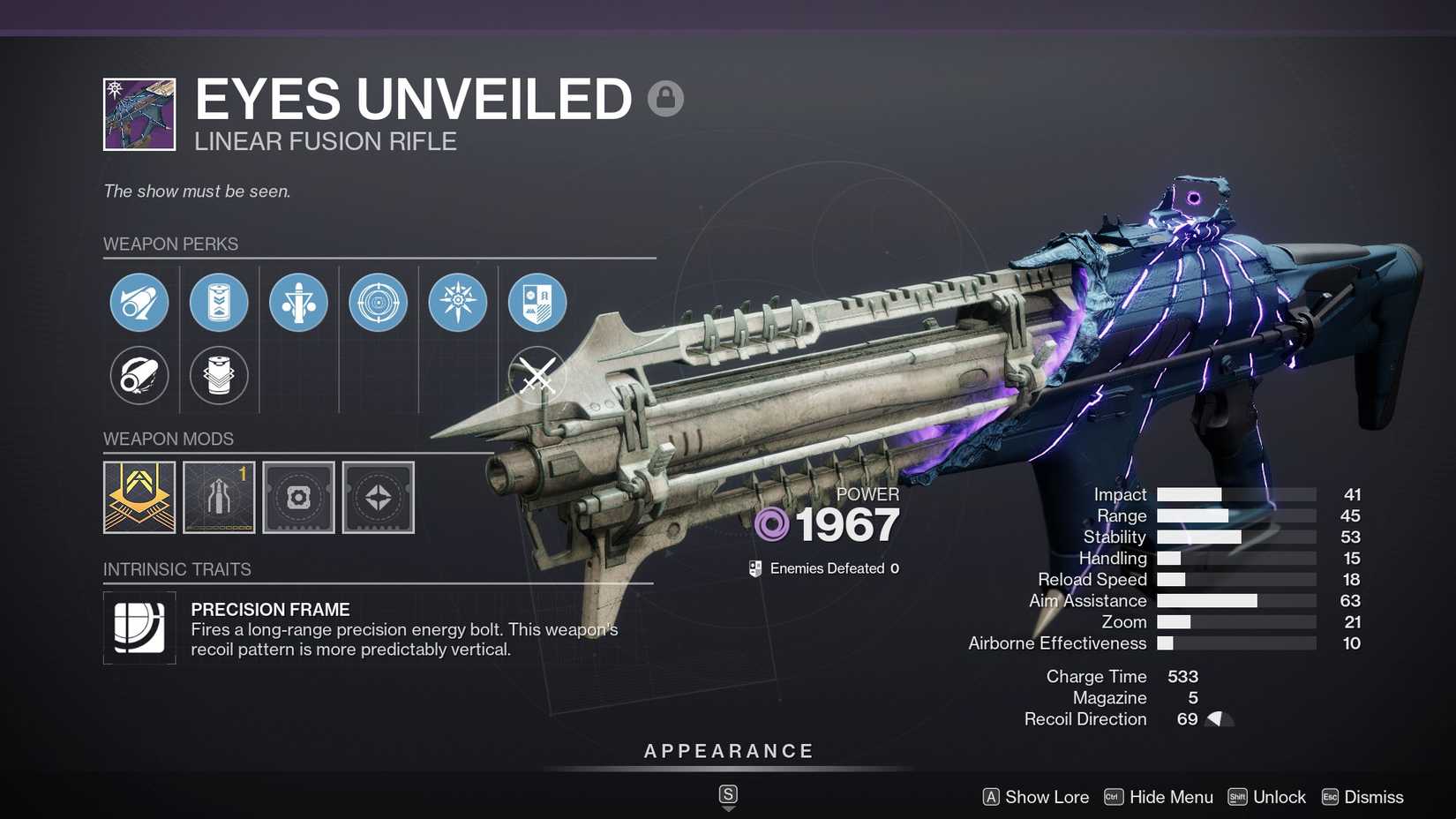Screen dimensions: 1456x819
Task: Select the first barrel perk icon
Action: click(139, 303)
